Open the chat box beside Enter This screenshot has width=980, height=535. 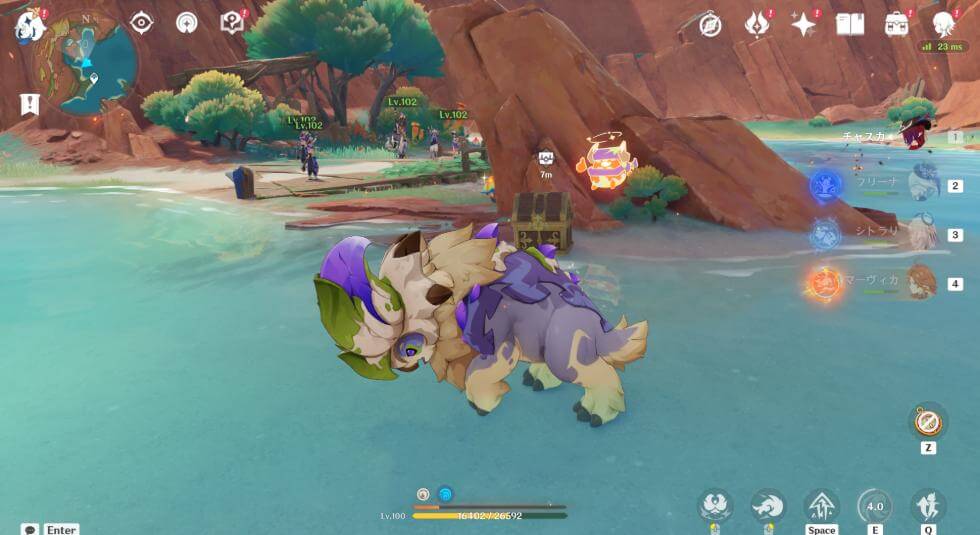30,529
